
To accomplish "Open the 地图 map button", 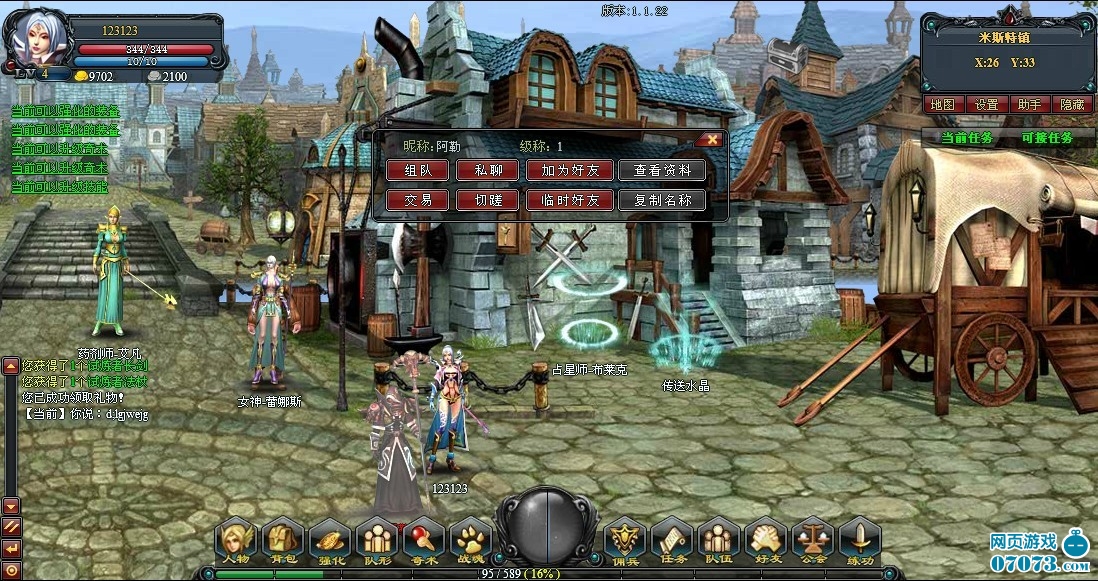I will (x=943, y=104).
